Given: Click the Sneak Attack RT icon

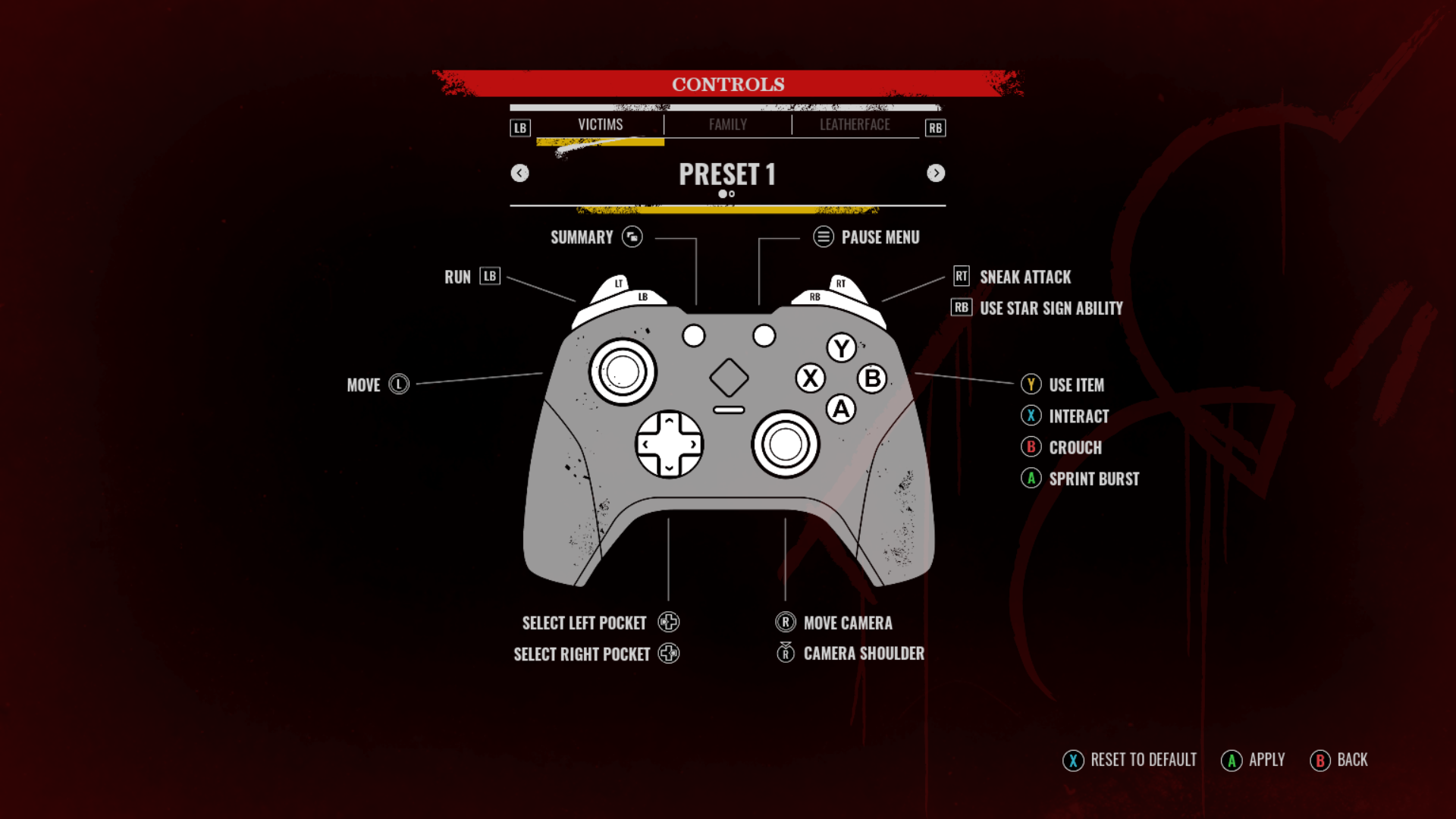Looking at the screenshot, I should tap(960, 277).
